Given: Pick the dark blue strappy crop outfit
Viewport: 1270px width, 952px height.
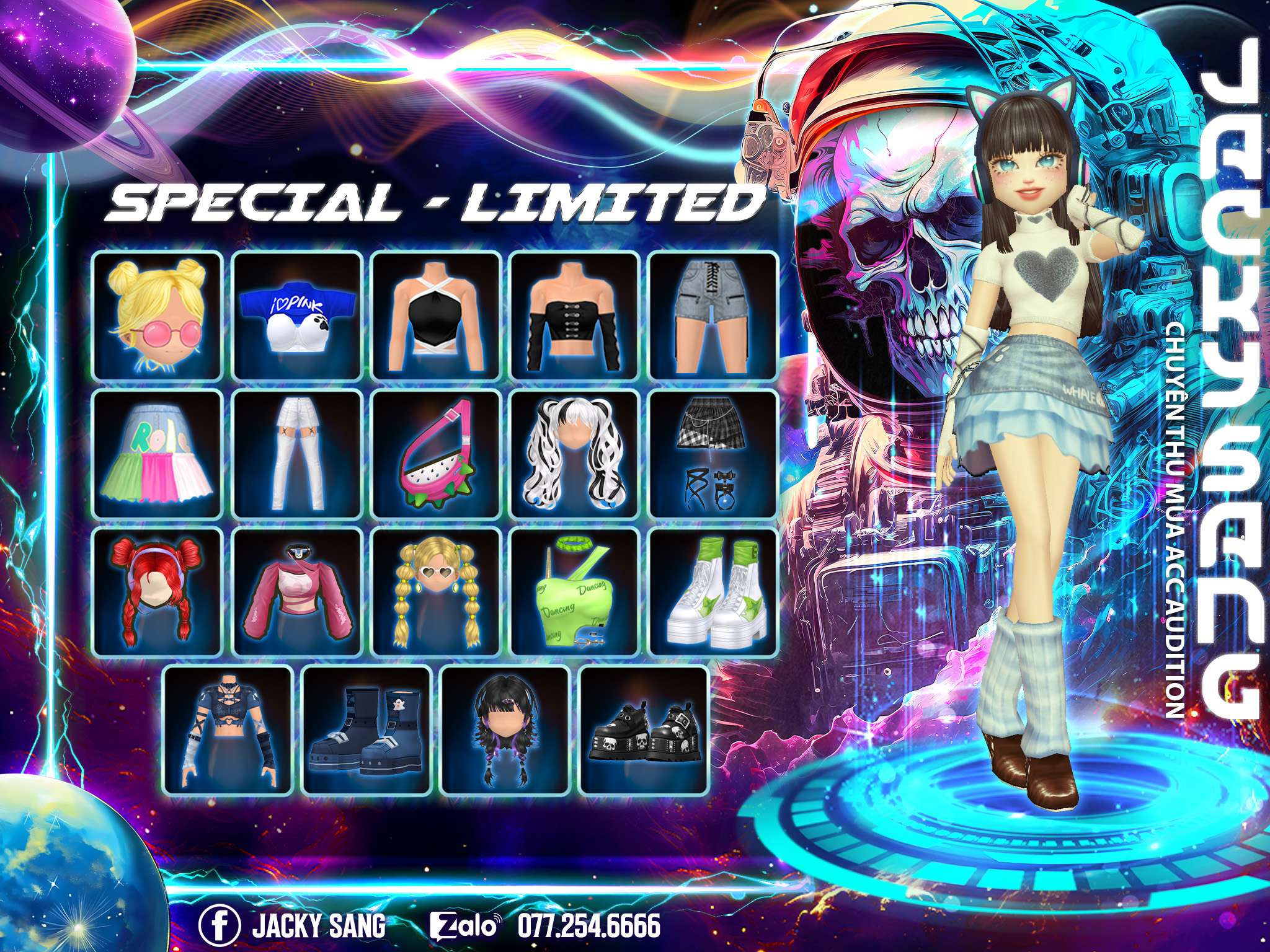Looking at the screenshot, I should pos(228,730).
